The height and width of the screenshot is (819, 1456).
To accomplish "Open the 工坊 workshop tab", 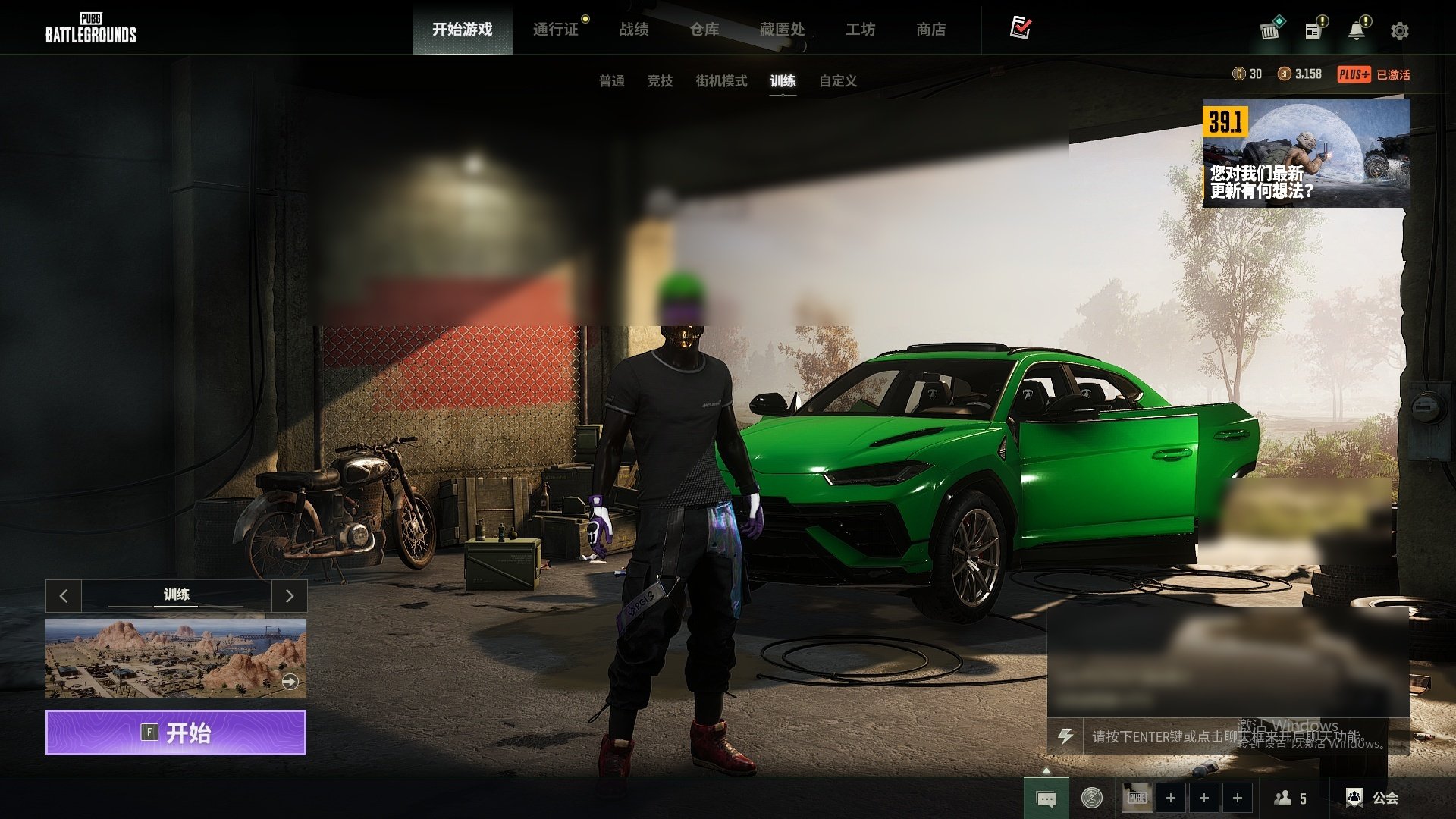I will [x=861, y=30].
